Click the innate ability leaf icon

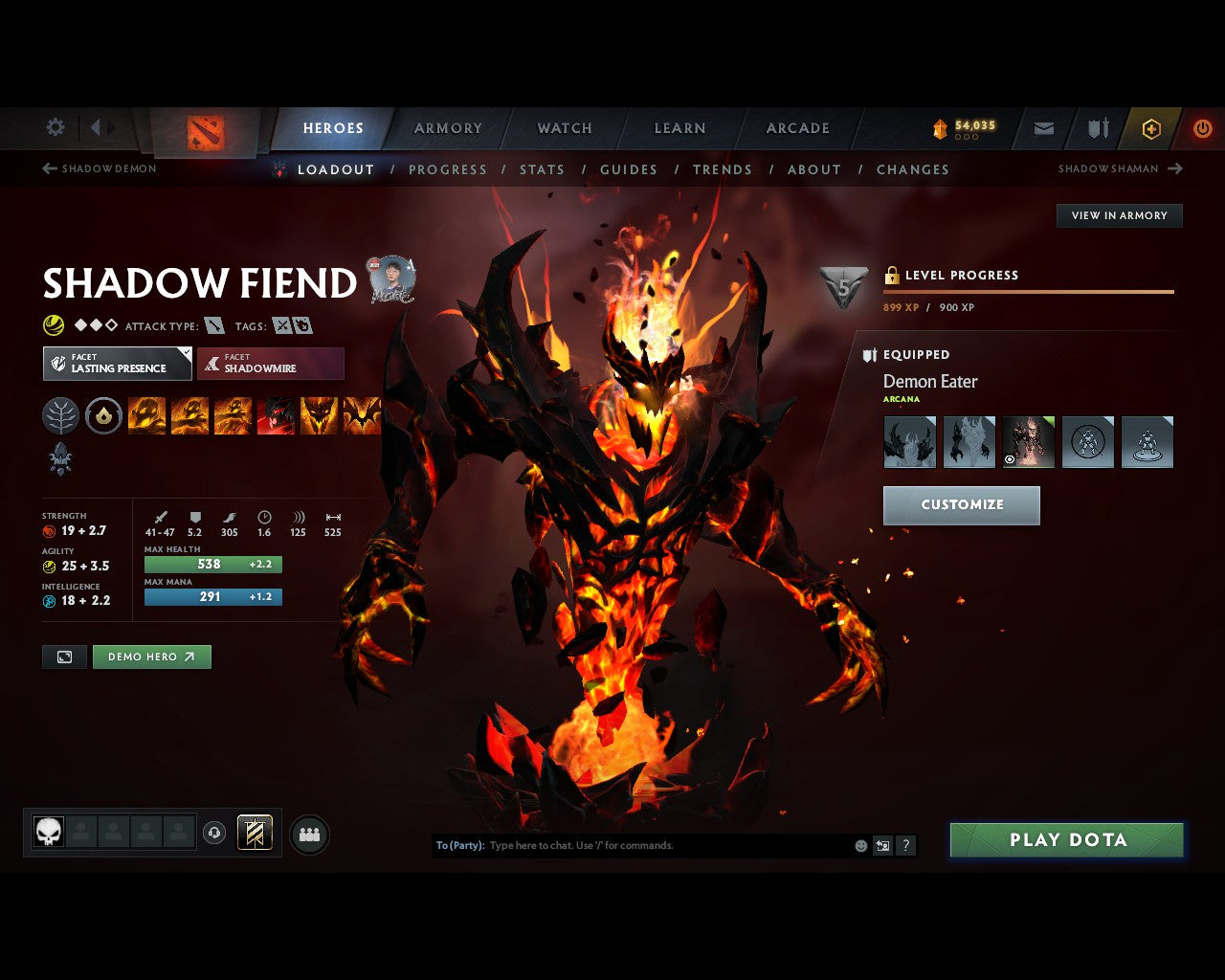(x=60, y=415)
